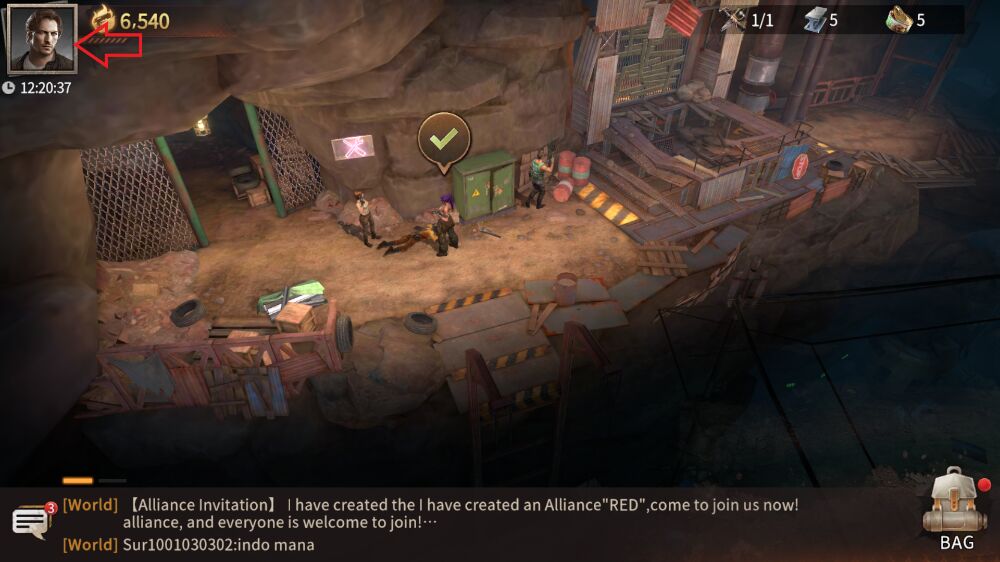Open the commander portrait profile
The image size is (1000, 562).
pos(41,39)
